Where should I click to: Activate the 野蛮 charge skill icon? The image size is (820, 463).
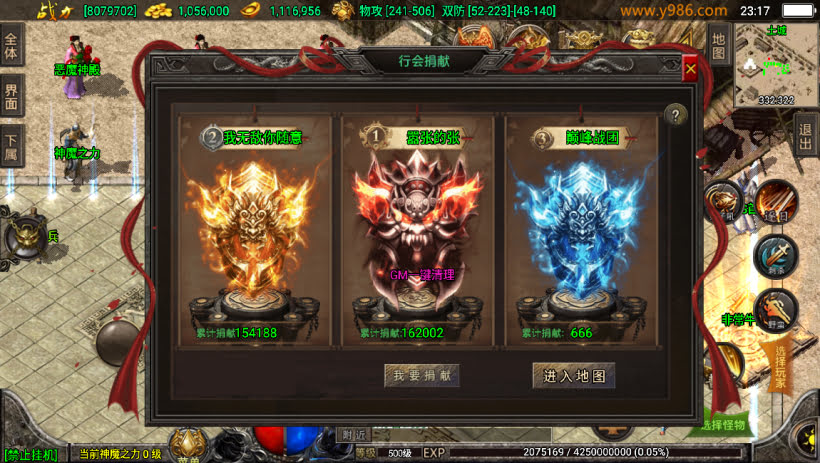click(775, 309)
